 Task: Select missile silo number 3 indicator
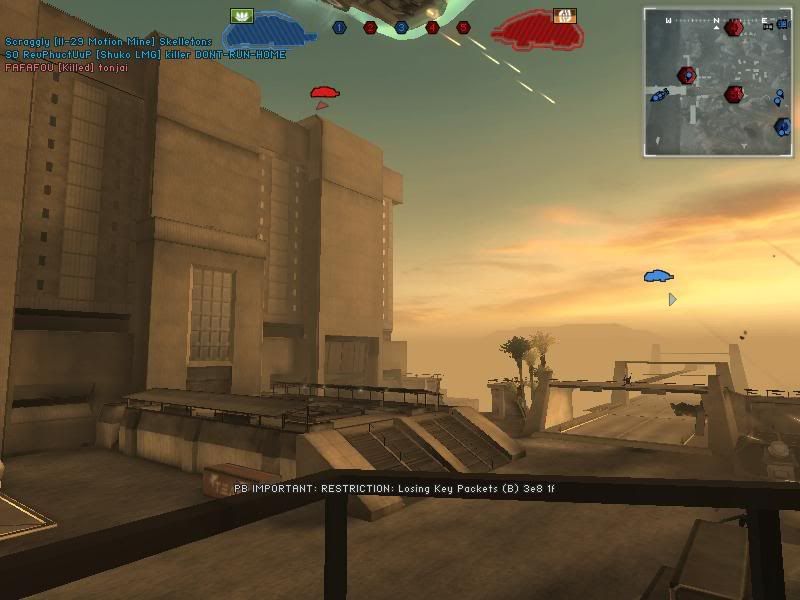pos(401,28)
